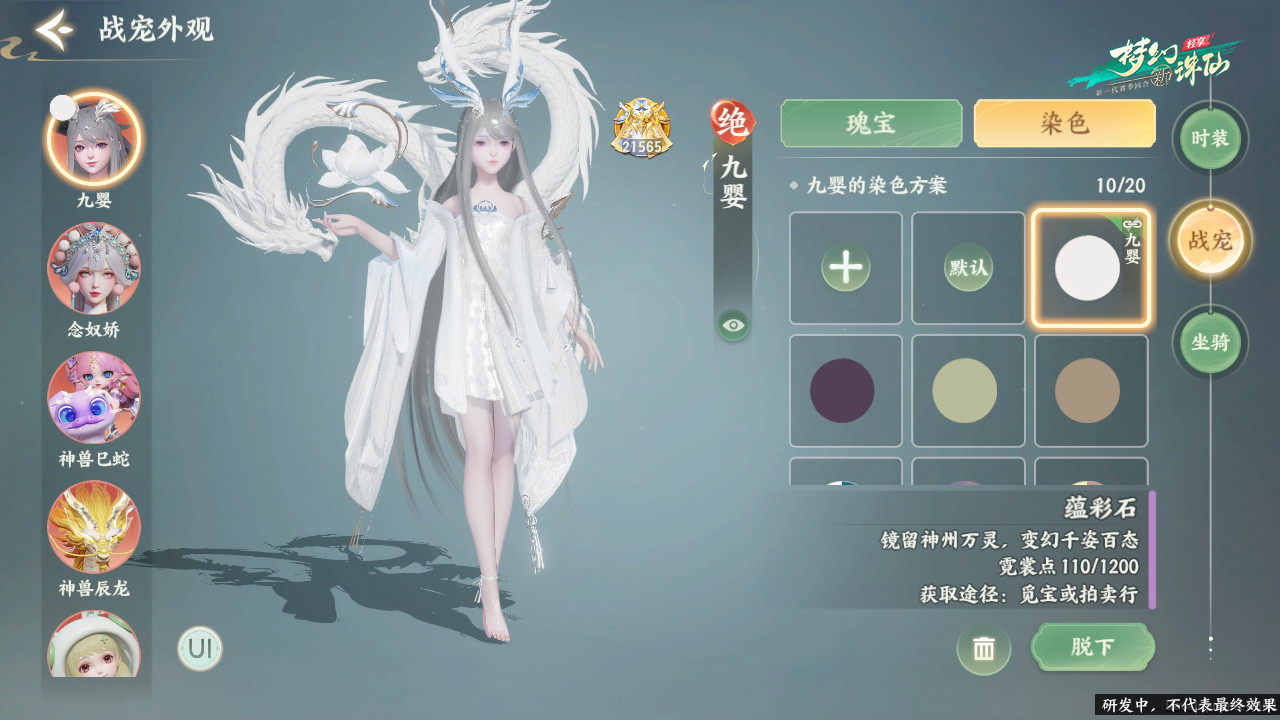1280x720 pixels.
Task: Open the 时装 (Fashion) panel icon
Action: point(1209,140)
